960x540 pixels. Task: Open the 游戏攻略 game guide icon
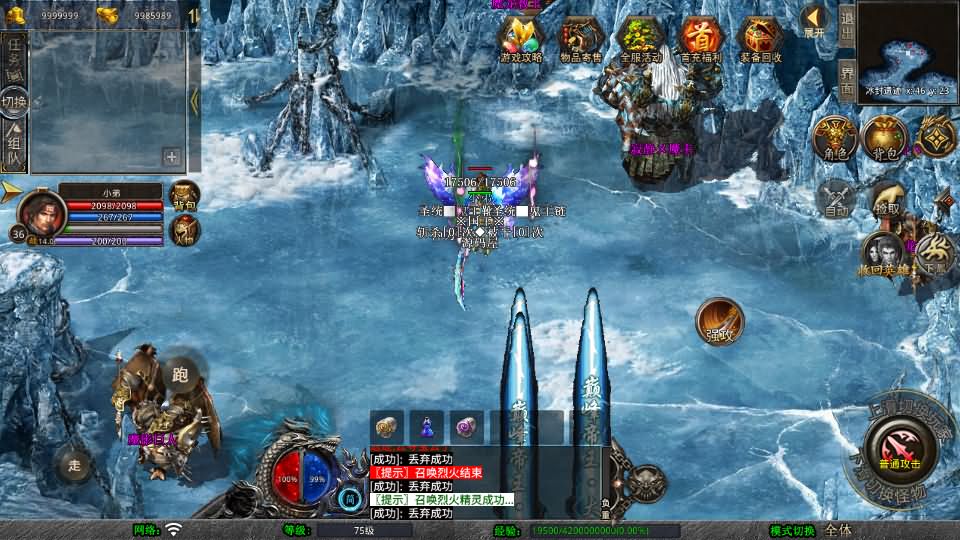(521, 39)
